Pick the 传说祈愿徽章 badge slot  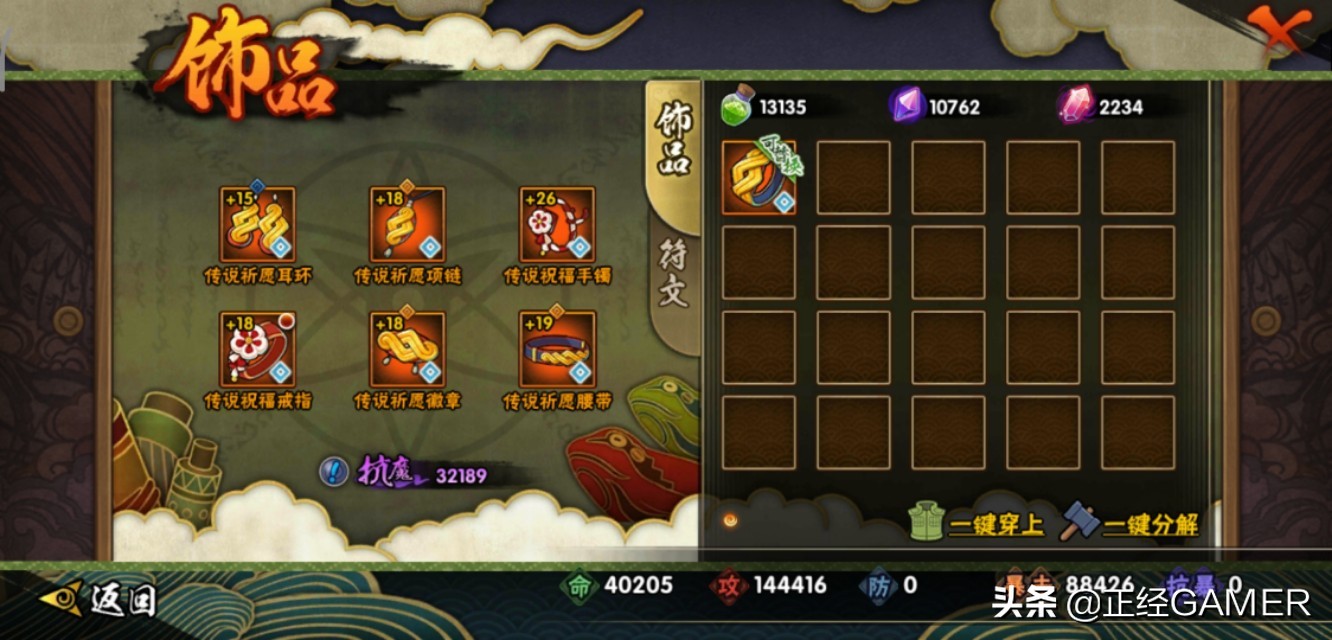(407, 350)
